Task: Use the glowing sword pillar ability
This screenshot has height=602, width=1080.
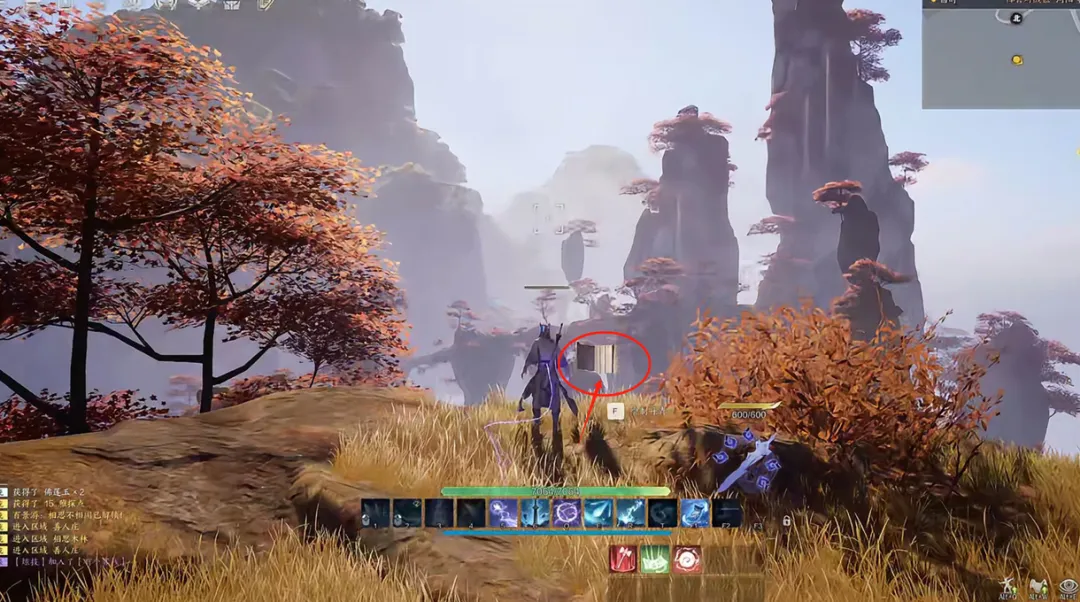Action: (535, 513)
